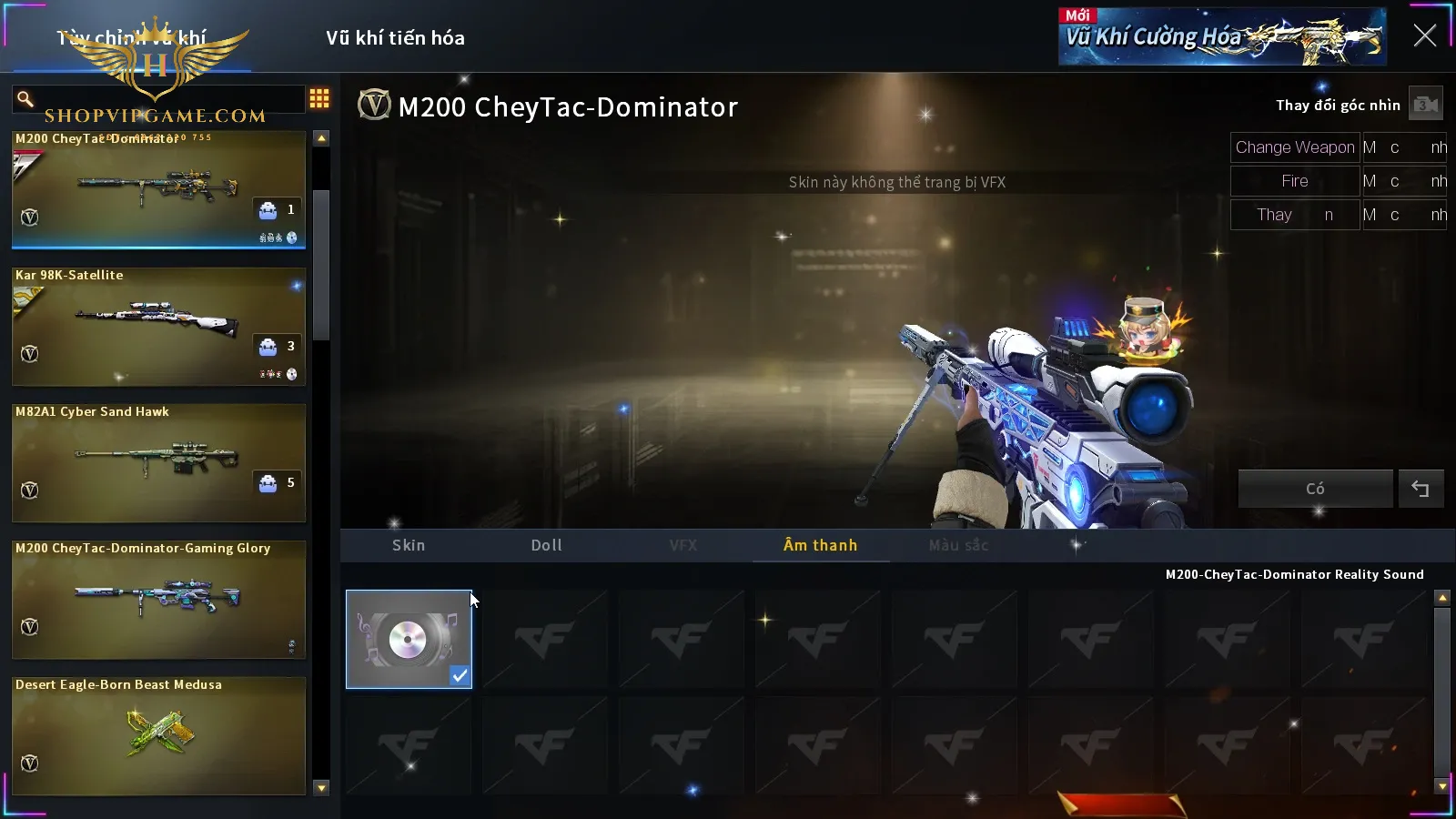Click the weapon list search icon
1456x819 pixels.
click(x=25, y=98)
